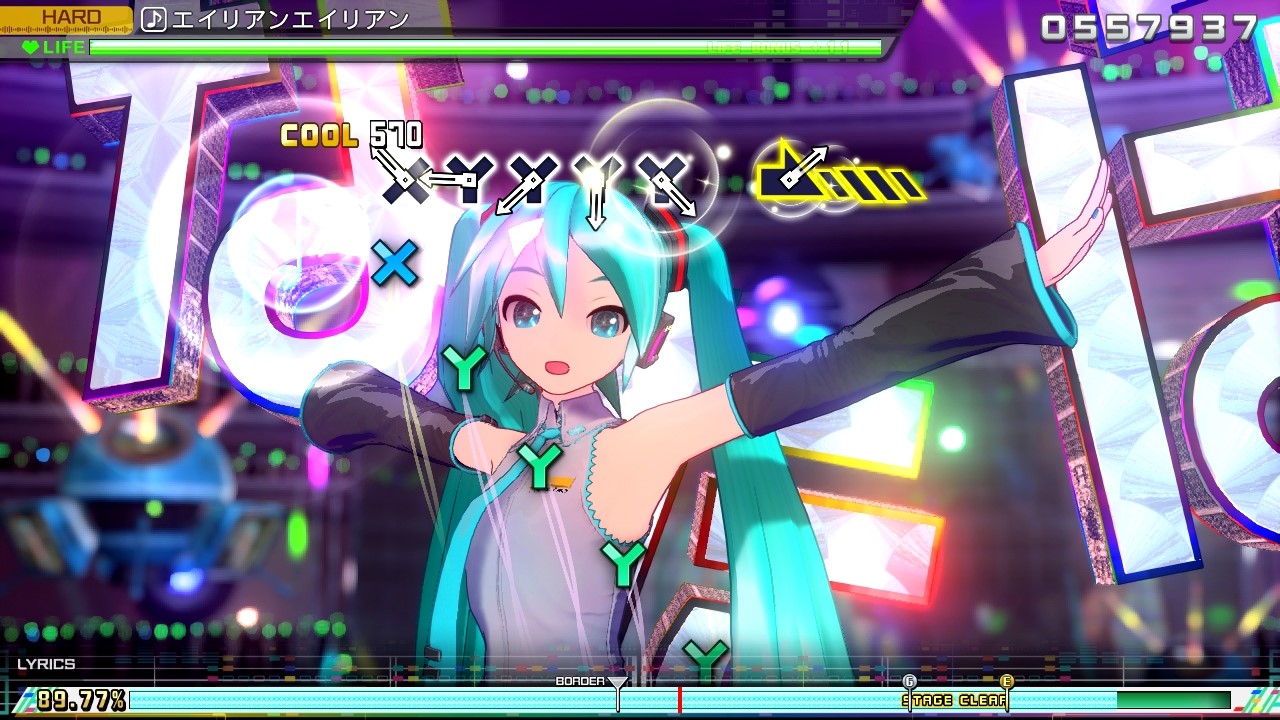Click the yellow hold-note arrow icon
This screenshot has width=1280, height=720.
(x=790, y=180)
